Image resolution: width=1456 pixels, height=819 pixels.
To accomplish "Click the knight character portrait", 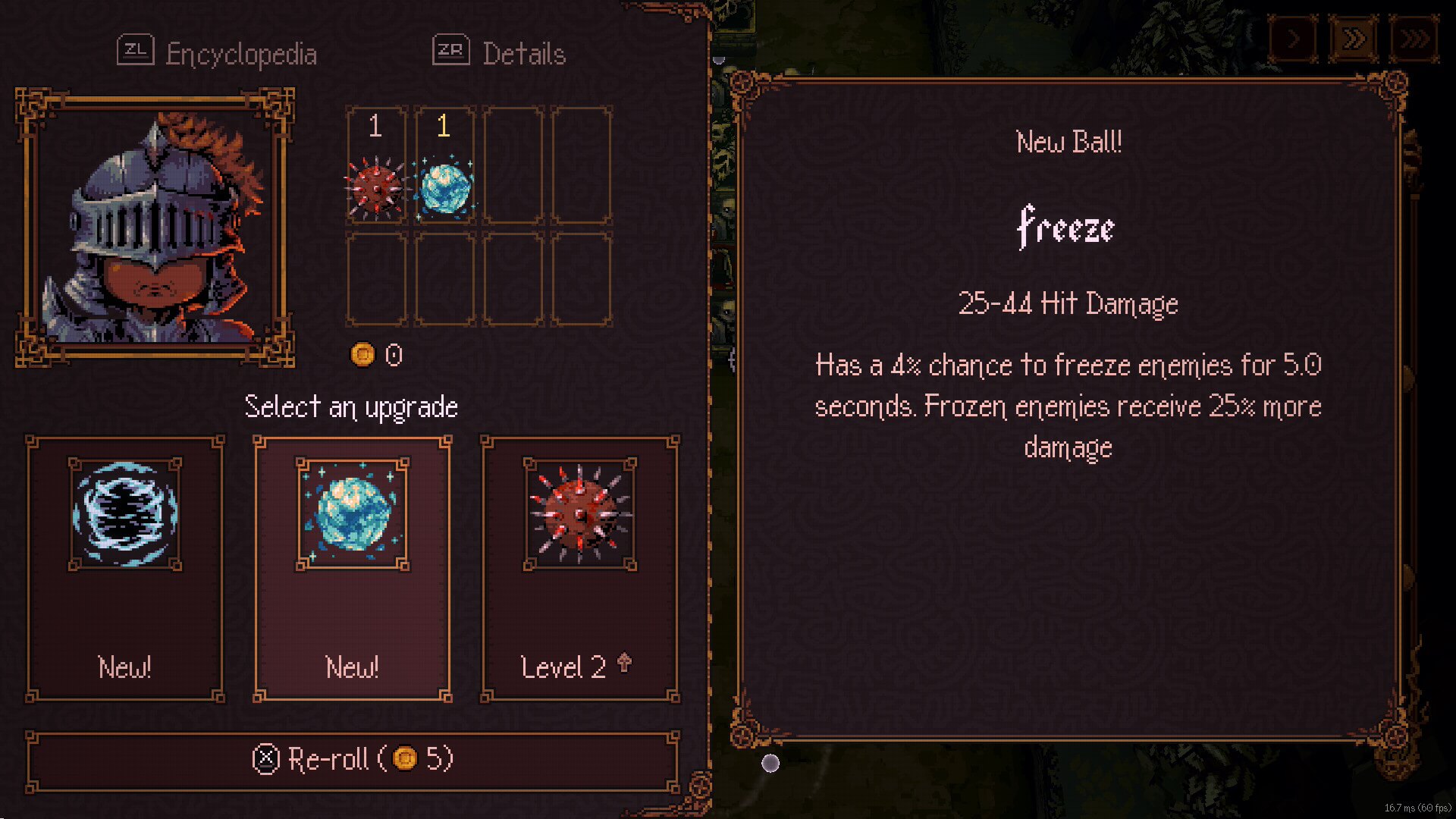I will [155, 227].
